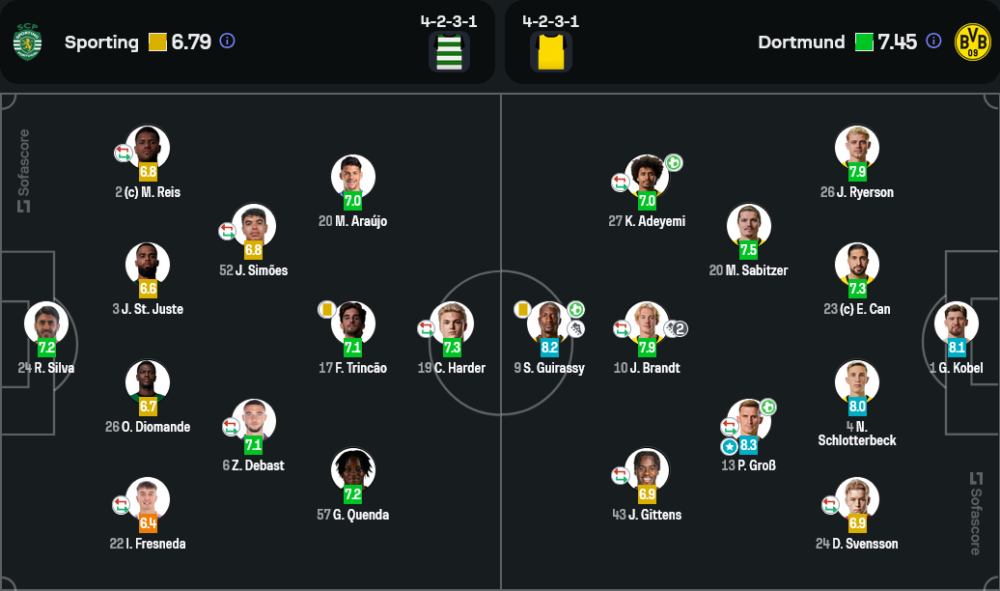Open the Sporting rating info icon
1000x591 pixels.
(x=227, y=42)
